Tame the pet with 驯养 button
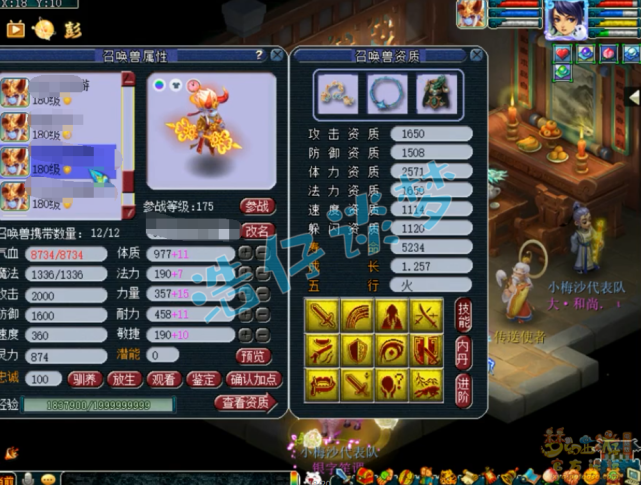Viewport: 641px width, 485px height. pos(84,380)
